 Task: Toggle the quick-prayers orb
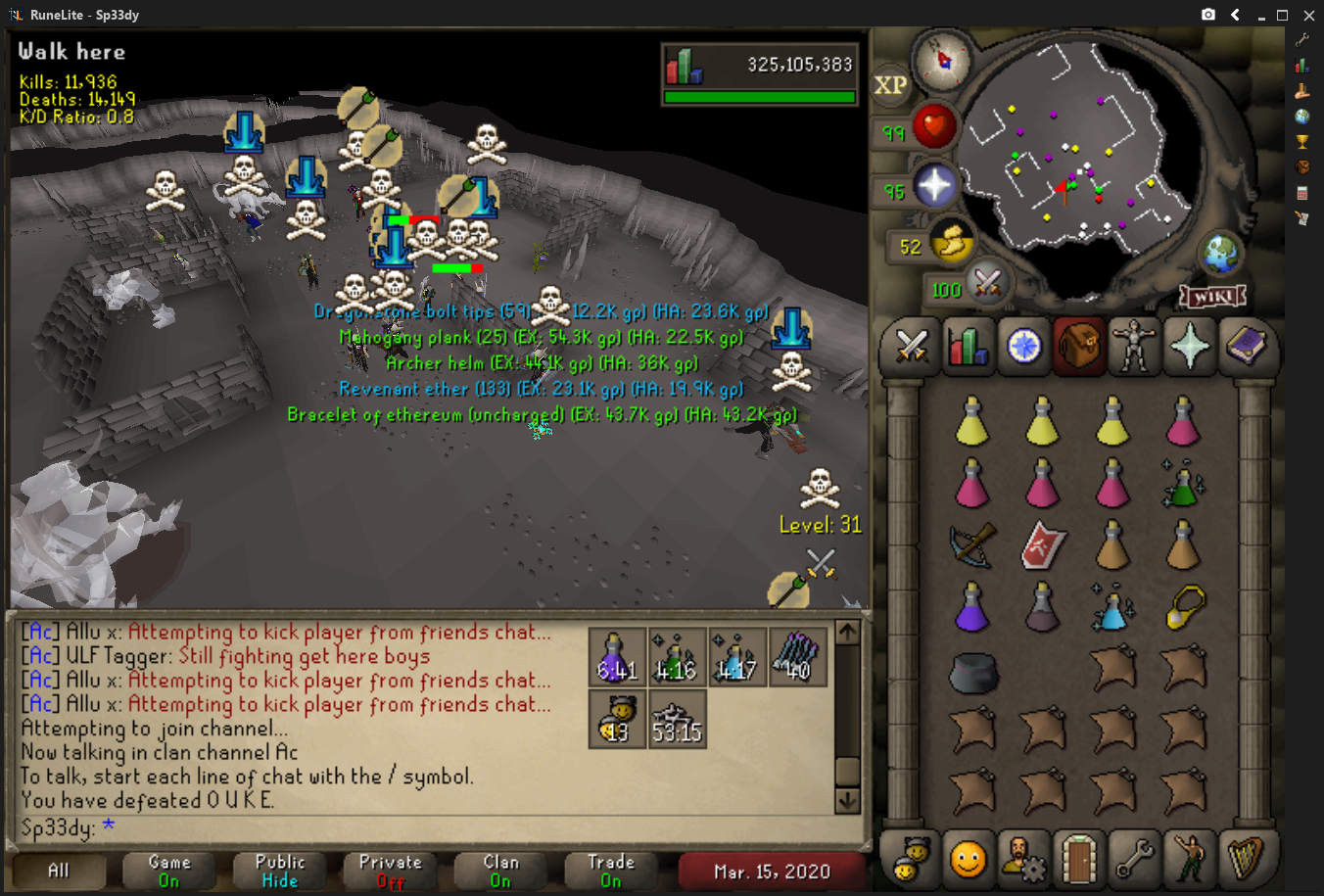(934, 186)
